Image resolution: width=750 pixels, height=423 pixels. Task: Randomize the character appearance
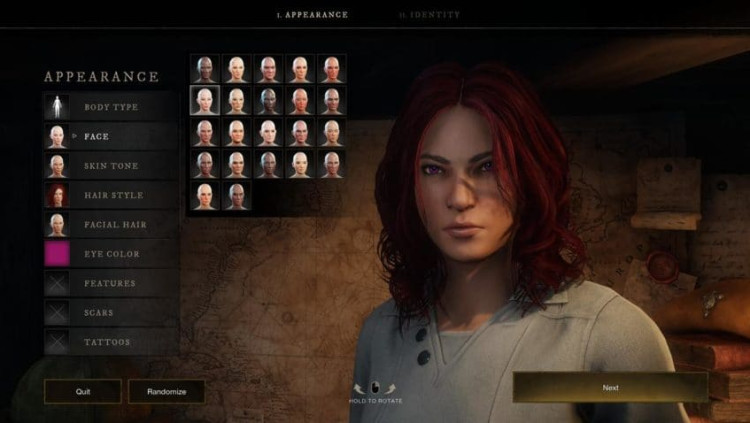[166, 391]
